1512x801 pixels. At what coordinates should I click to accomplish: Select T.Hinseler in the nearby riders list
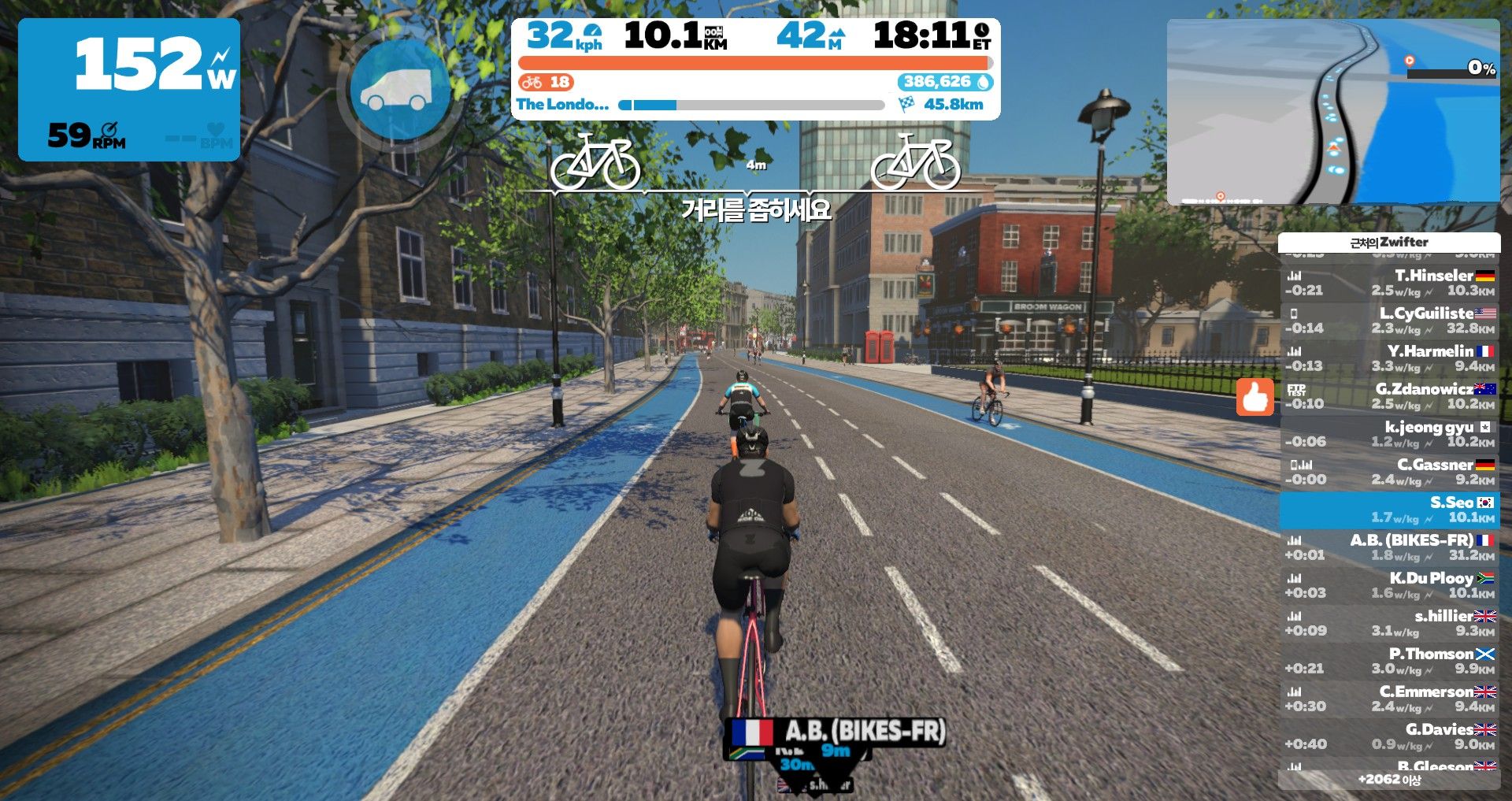pos(1389,283)
